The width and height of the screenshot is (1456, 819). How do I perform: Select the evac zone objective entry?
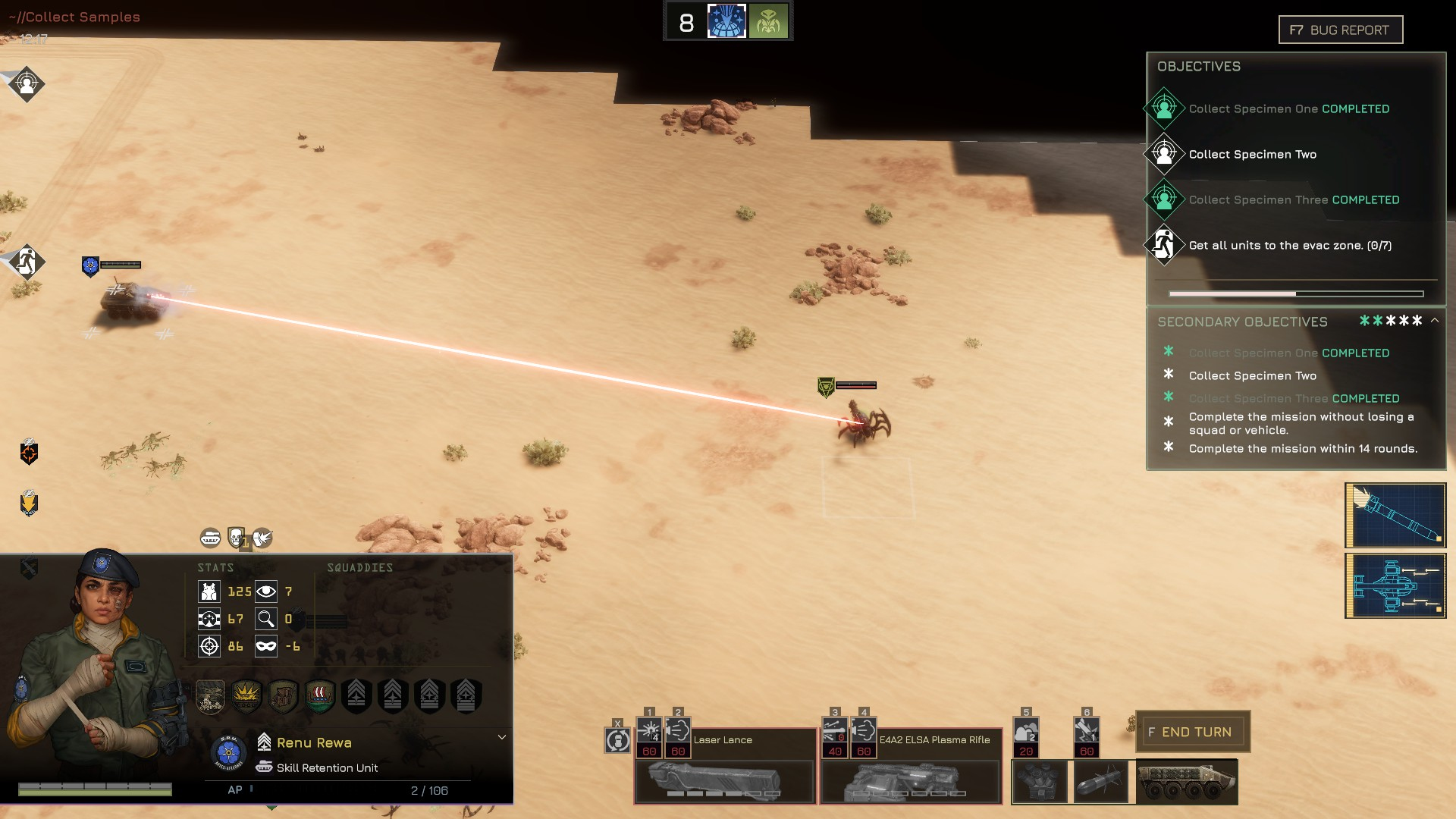point(1289,246)
